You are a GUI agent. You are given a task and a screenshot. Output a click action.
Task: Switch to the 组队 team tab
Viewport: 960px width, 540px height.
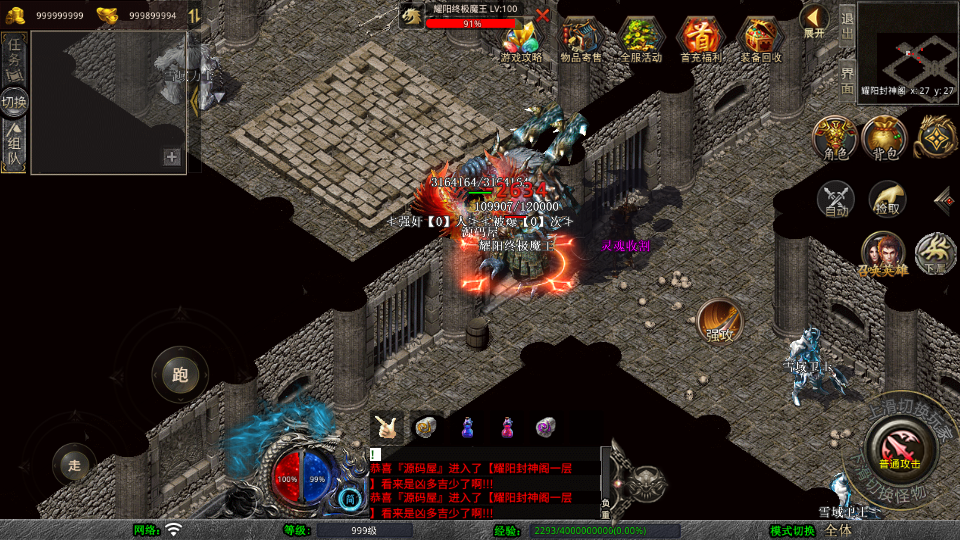(x=15, y=146)
